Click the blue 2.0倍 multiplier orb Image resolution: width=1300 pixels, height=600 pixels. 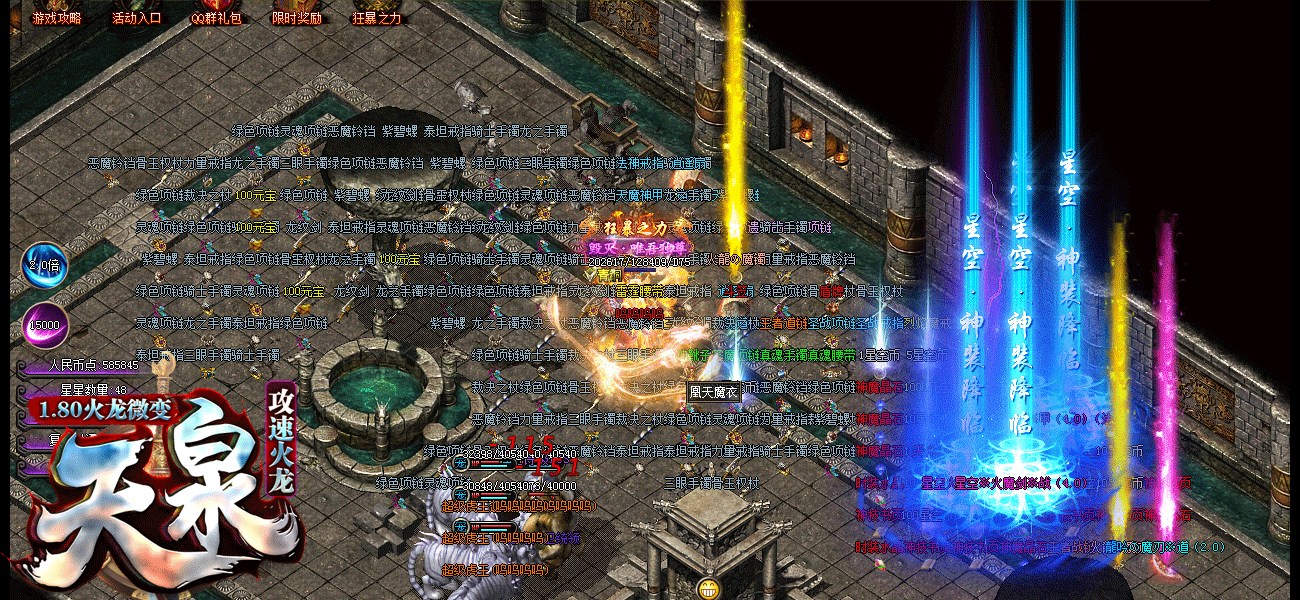click(x=44, y=267)
